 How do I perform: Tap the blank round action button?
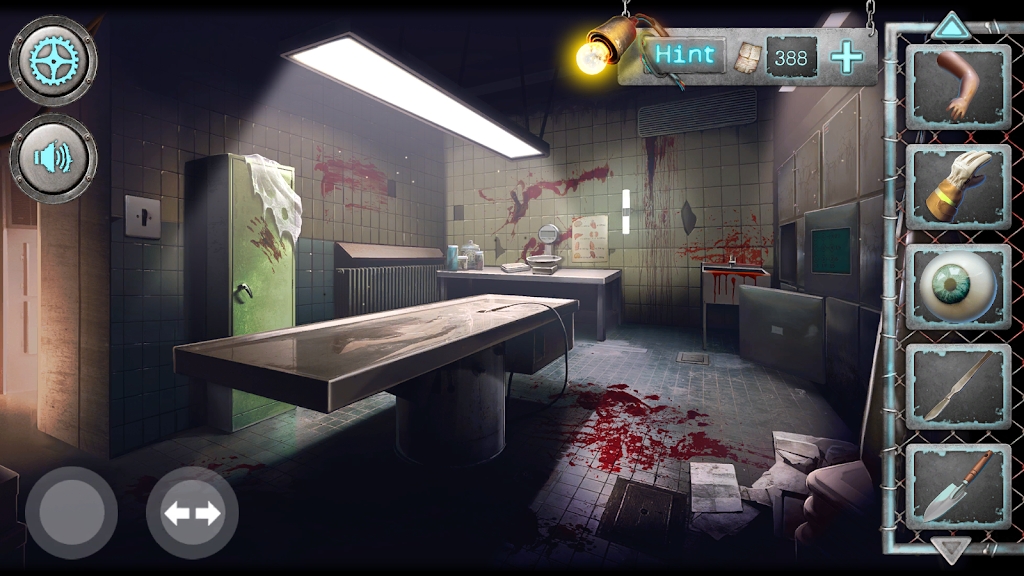coord(71,514)
